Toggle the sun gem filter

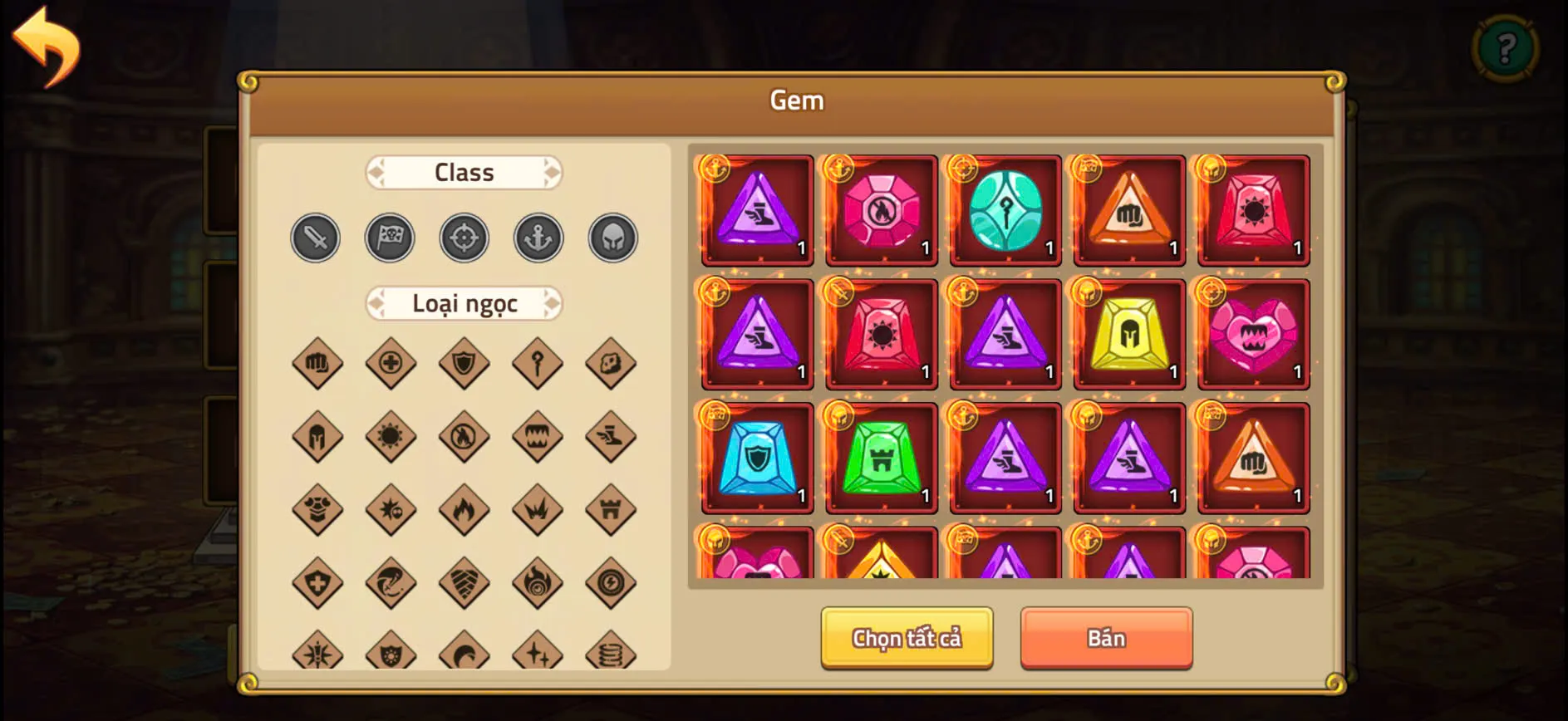click(390, 436)
